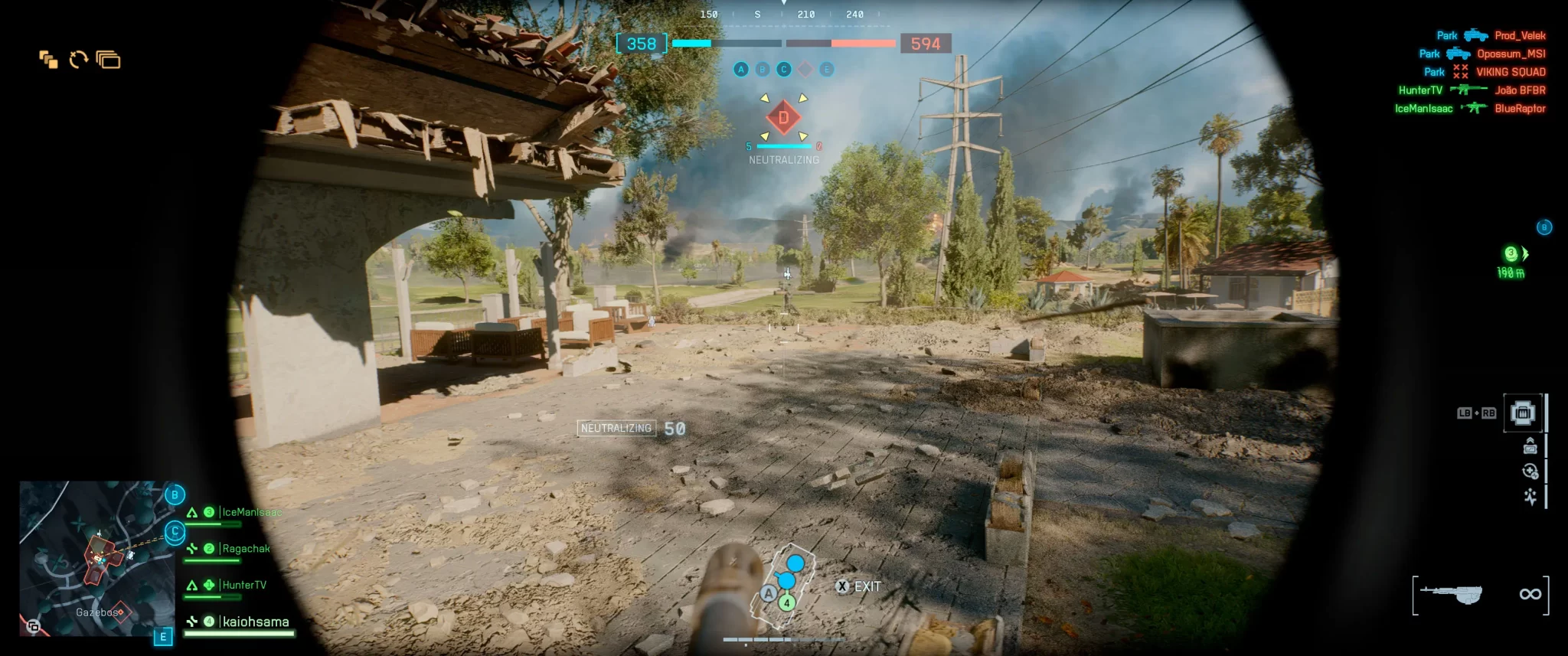Select objective A in the capture point row
The height and width of the screenshot is (656, 1568).
(740, 70)
